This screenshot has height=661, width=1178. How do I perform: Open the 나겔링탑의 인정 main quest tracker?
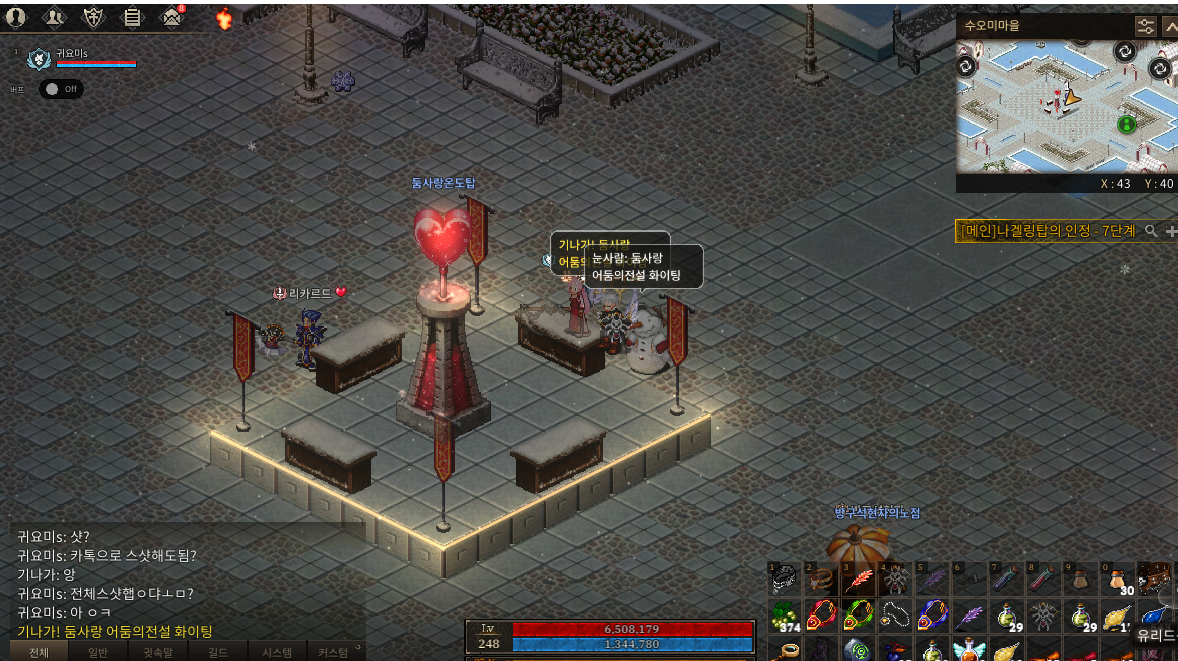pos(1047,231)
